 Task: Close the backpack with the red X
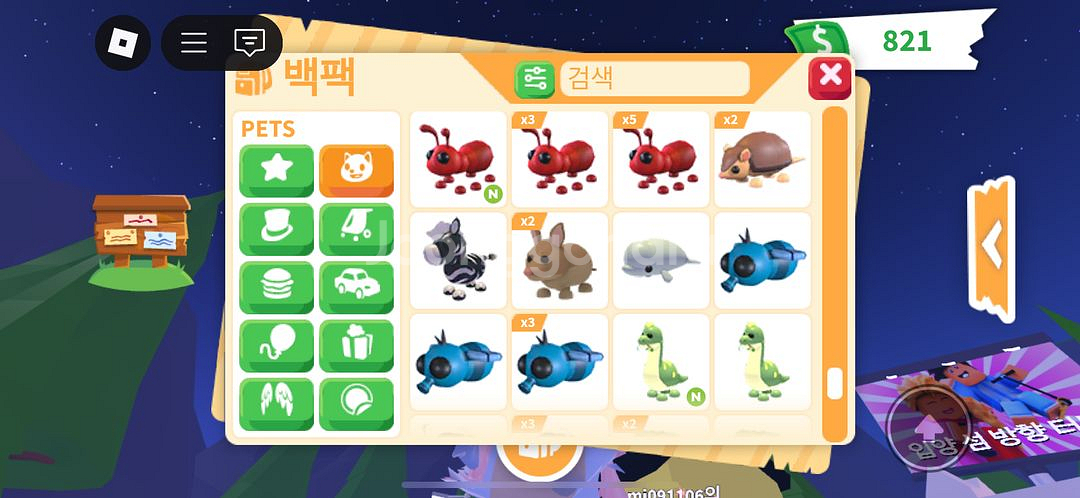(829, 77)
